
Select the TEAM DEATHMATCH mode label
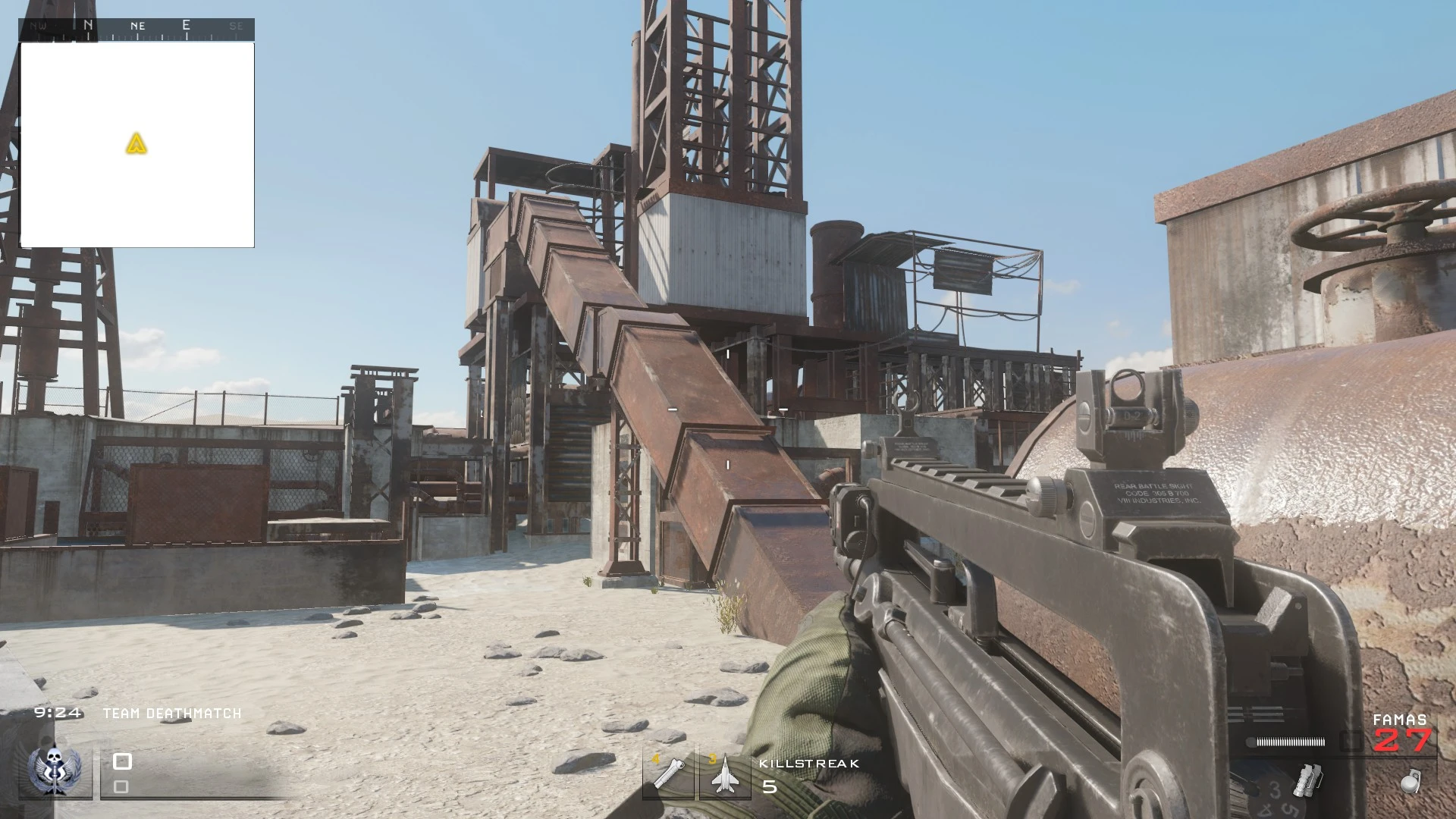[171, 713]
